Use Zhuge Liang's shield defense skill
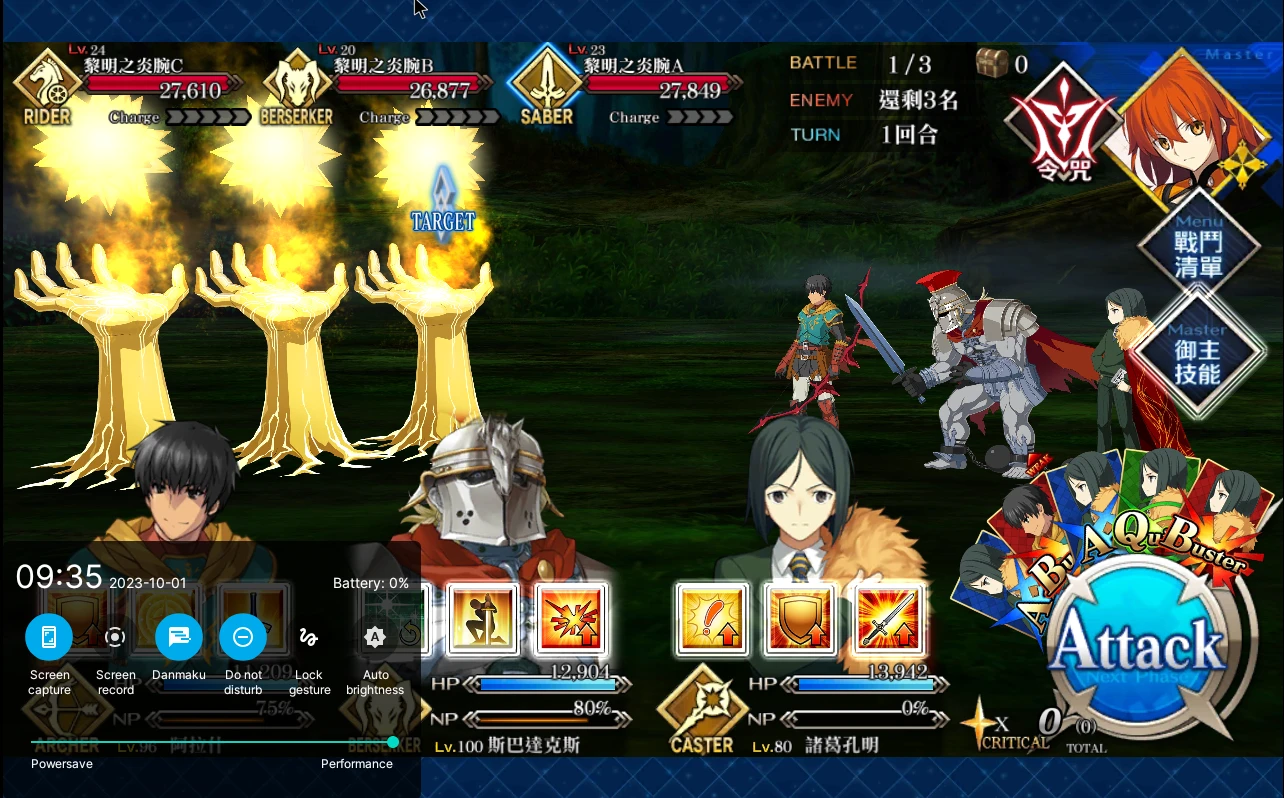Viewport: 1284px width, 798px height. (x=800, y=618)
